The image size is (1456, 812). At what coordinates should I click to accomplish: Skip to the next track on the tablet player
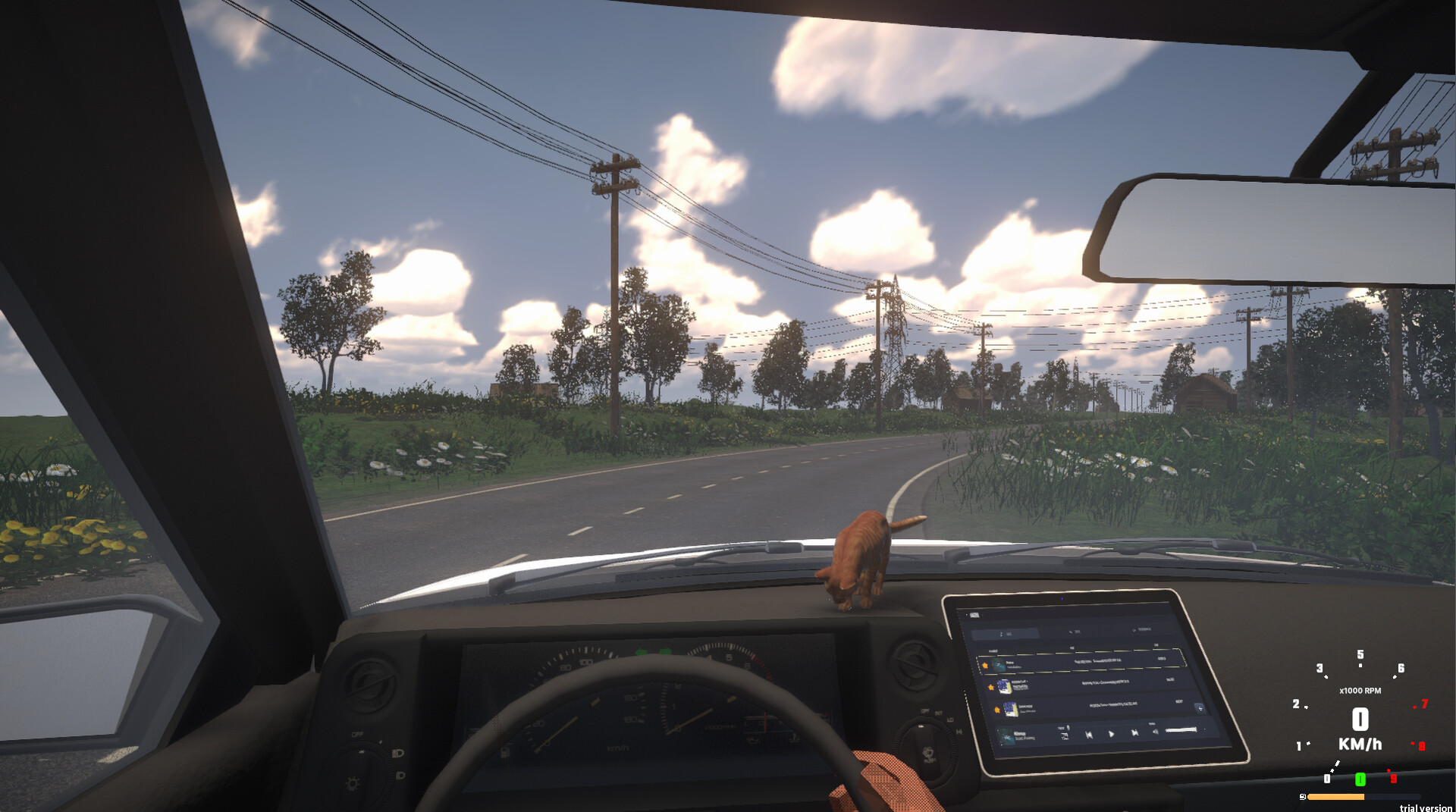coord(1134,734)
